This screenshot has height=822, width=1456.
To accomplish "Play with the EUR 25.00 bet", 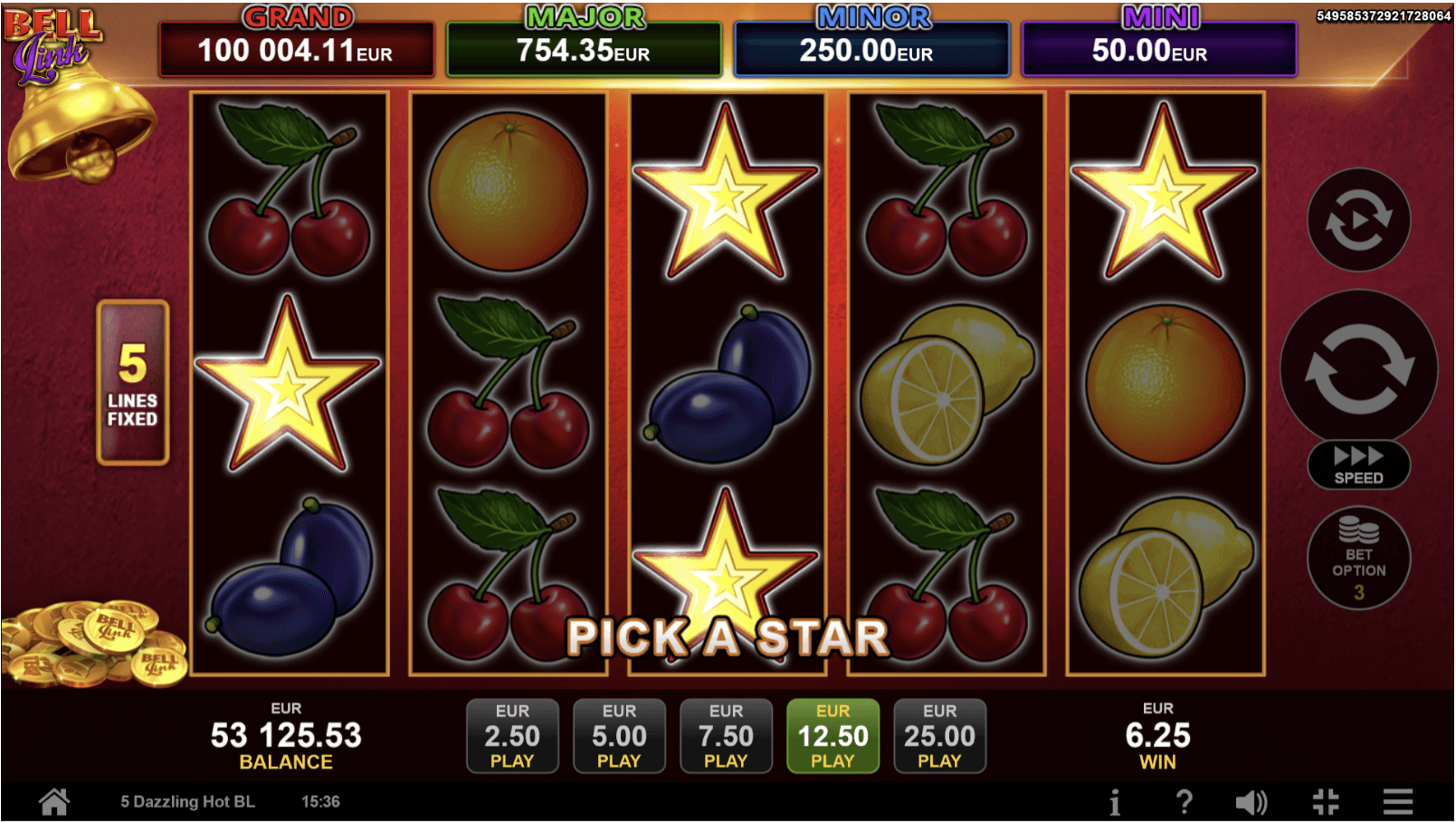I will click(x=939, y=735).
